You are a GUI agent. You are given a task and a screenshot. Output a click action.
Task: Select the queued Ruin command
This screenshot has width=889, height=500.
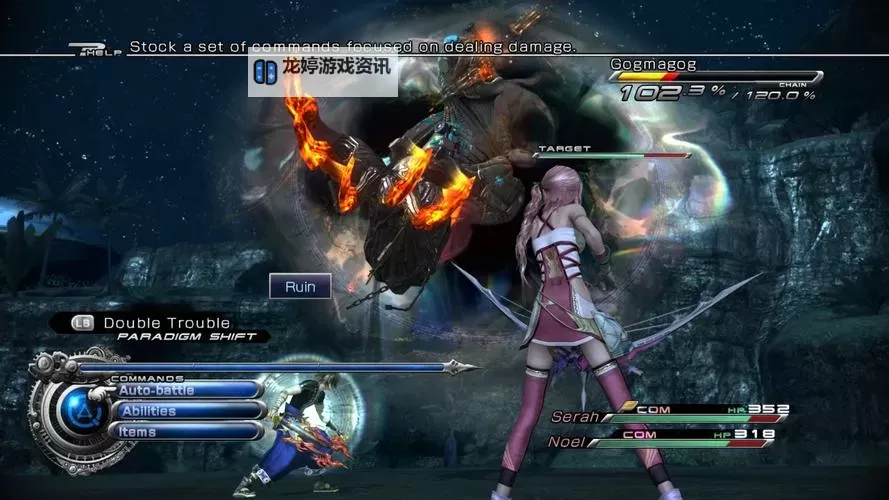[x=300, y=287]
